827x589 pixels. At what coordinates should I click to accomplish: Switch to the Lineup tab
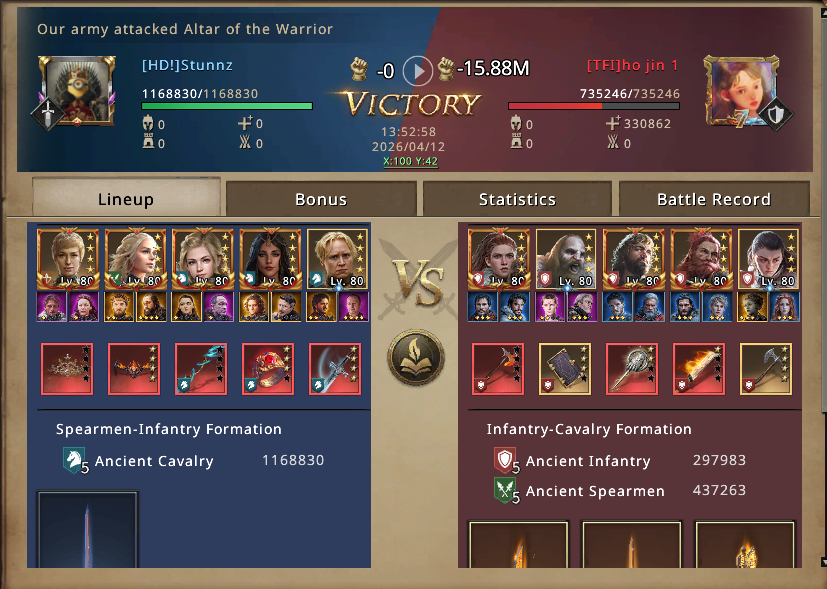pyautogui.click(x=126, y=199)
